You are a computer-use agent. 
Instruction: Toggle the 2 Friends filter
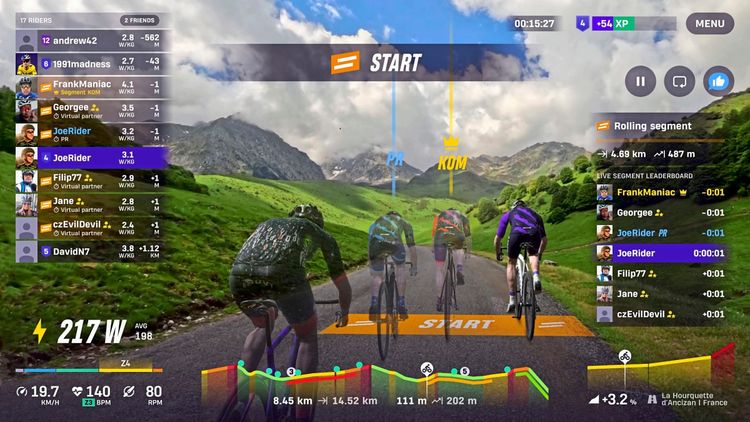click(x=139, y=20)
